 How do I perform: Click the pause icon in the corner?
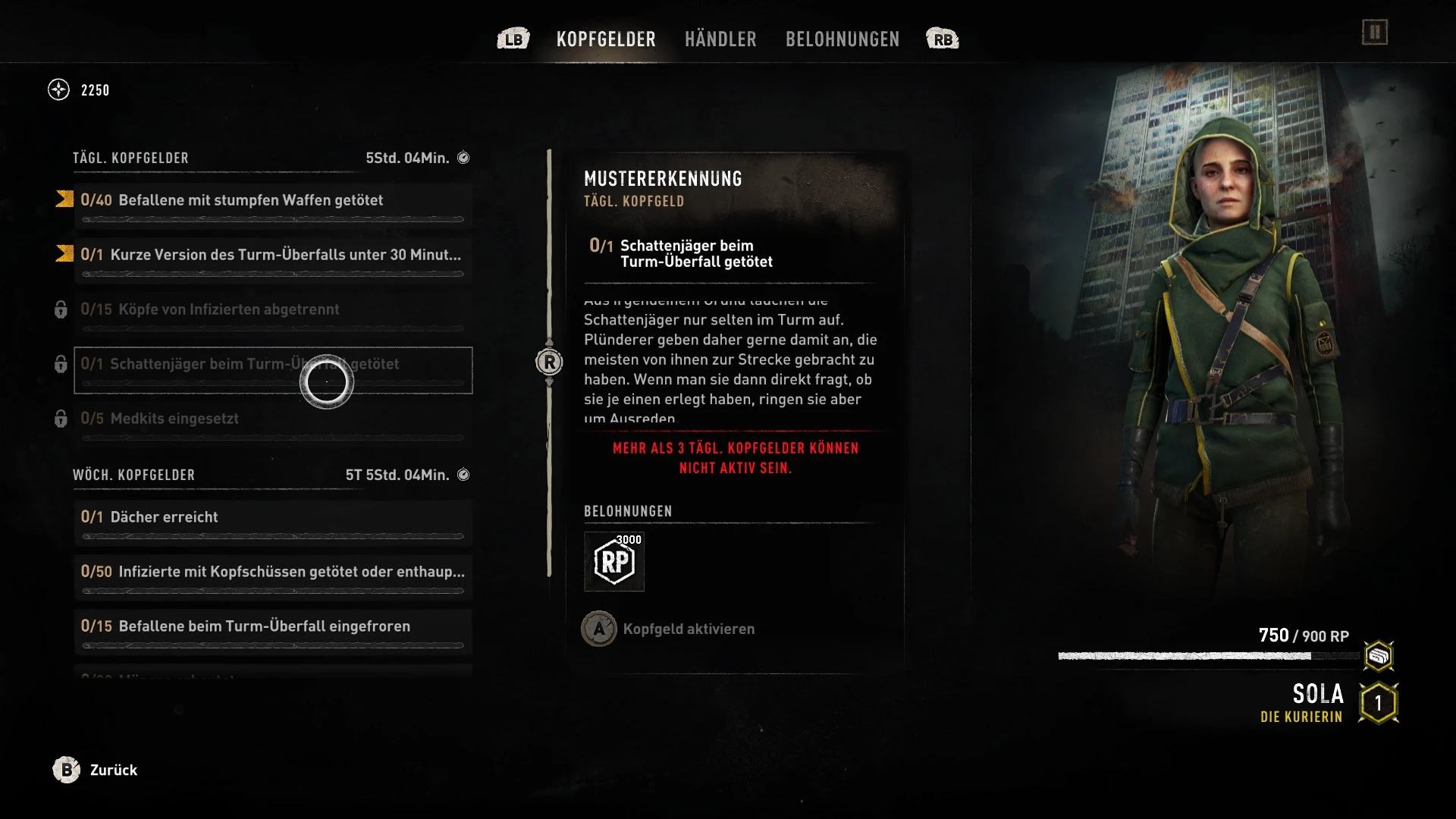1374,33
